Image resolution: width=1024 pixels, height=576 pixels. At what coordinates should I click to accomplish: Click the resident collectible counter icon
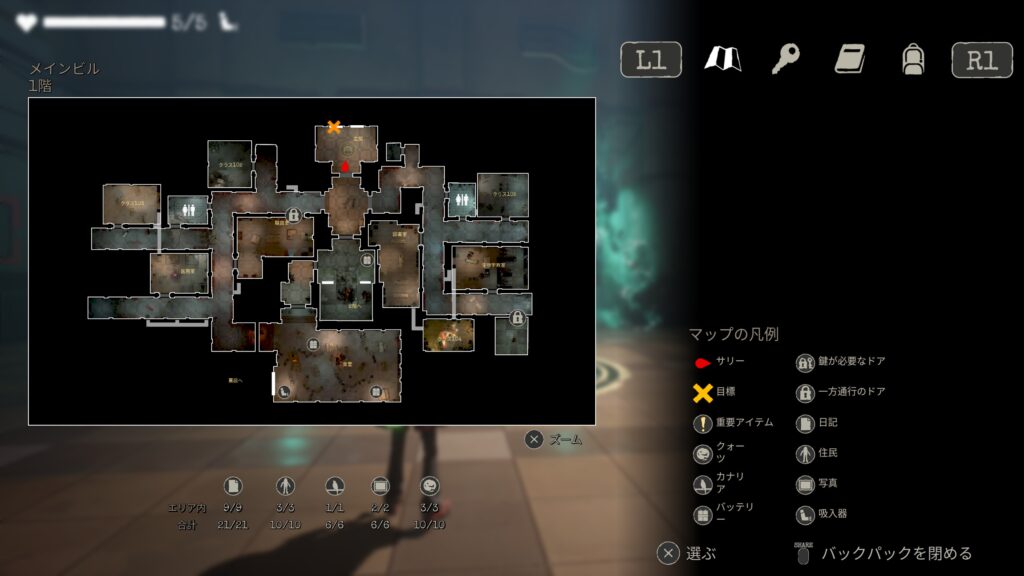[x=285, y=486]
